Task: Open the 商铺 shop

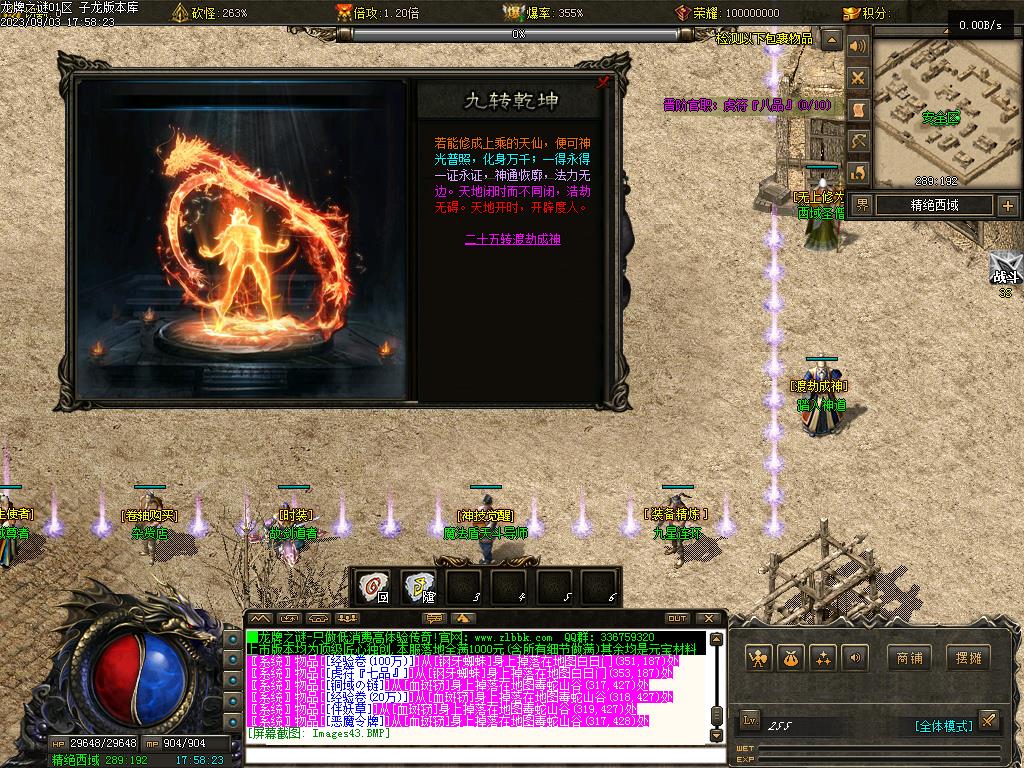Action: pos(909,658)
